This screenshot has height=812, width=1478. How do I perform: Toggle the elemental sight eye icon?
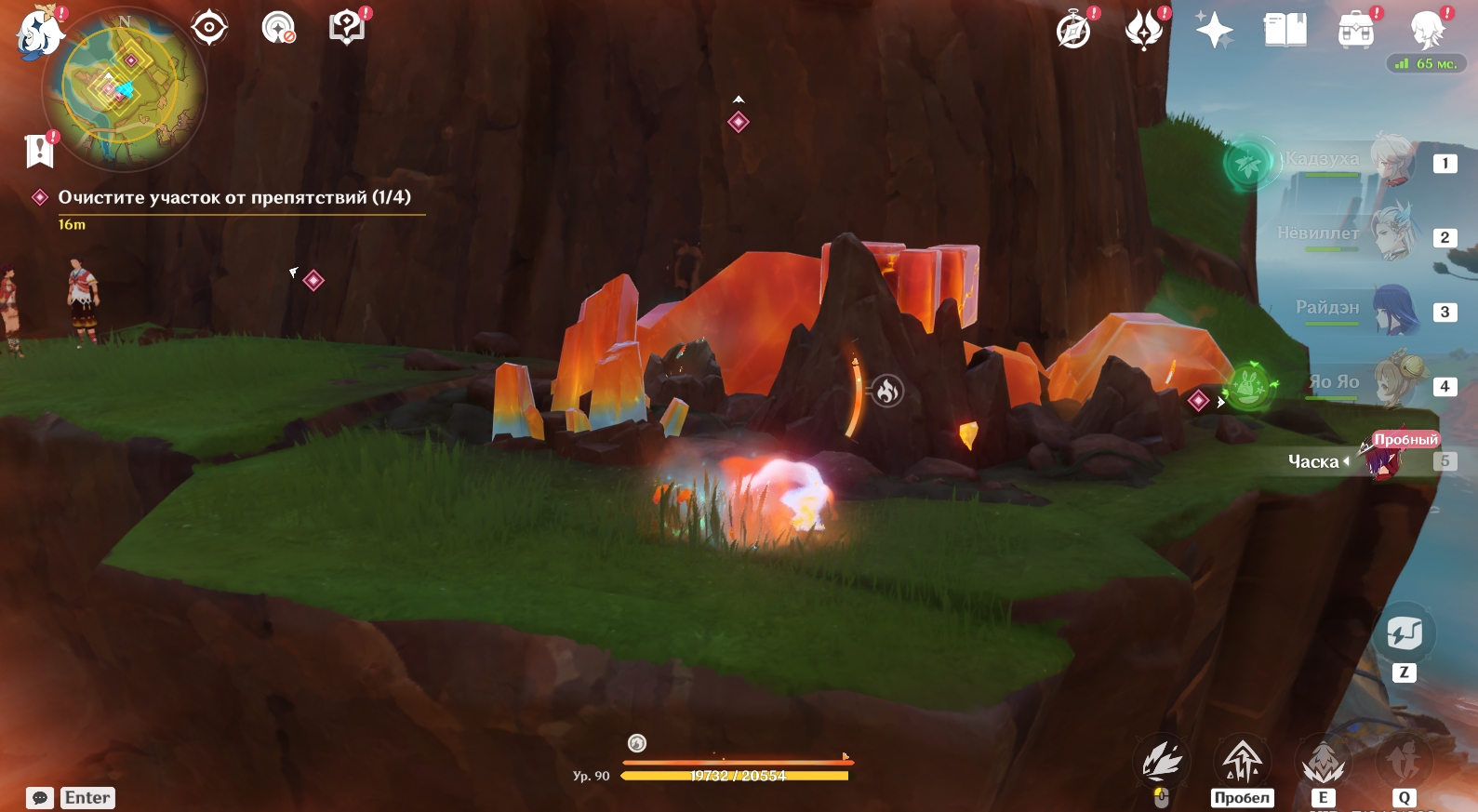pos(209,27)
